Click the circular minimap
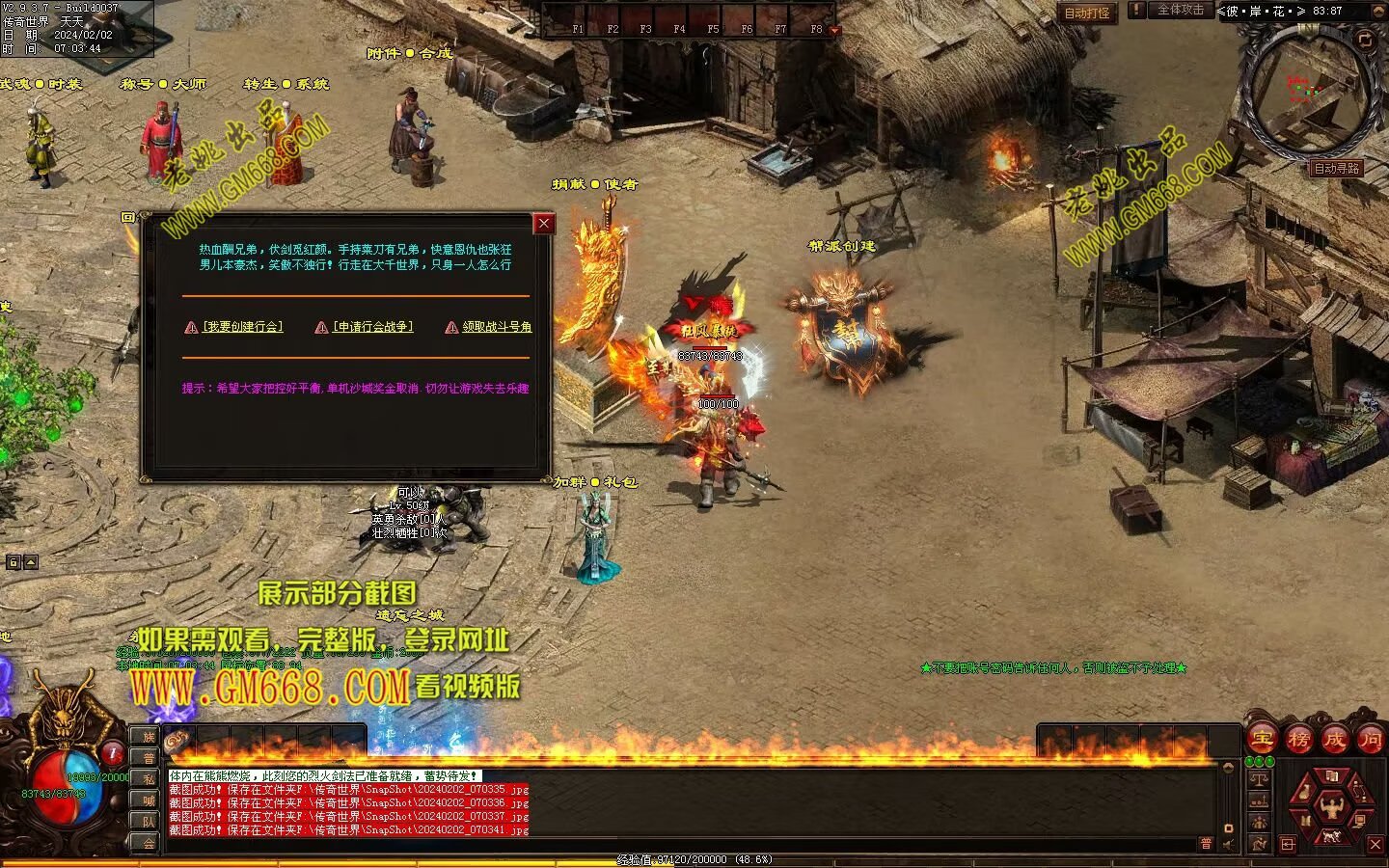The height and width of the screenshot is (868, 1389). [x=1304, y=92]
